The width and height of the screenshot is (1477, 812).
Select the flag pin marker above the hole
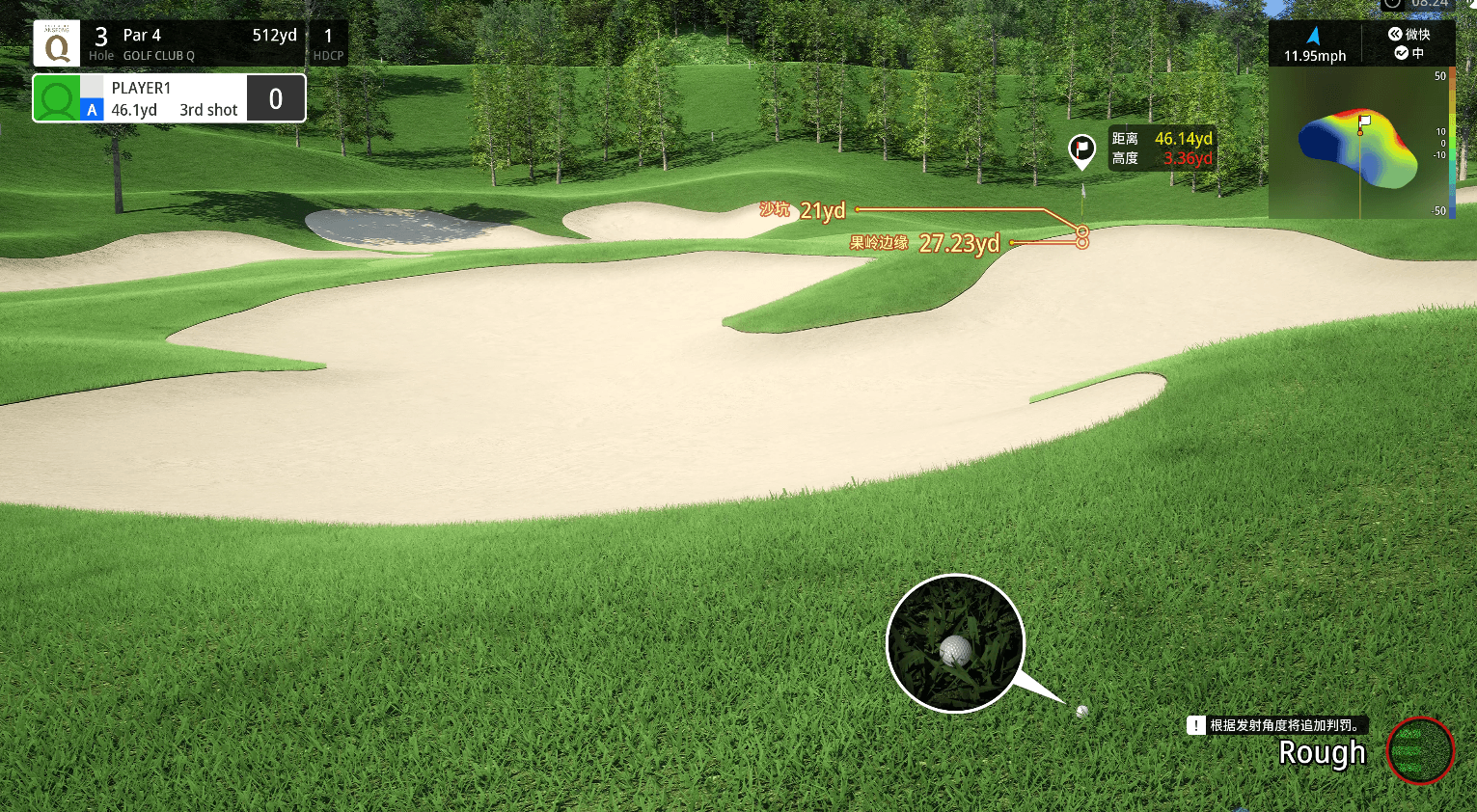point(1082,149)
